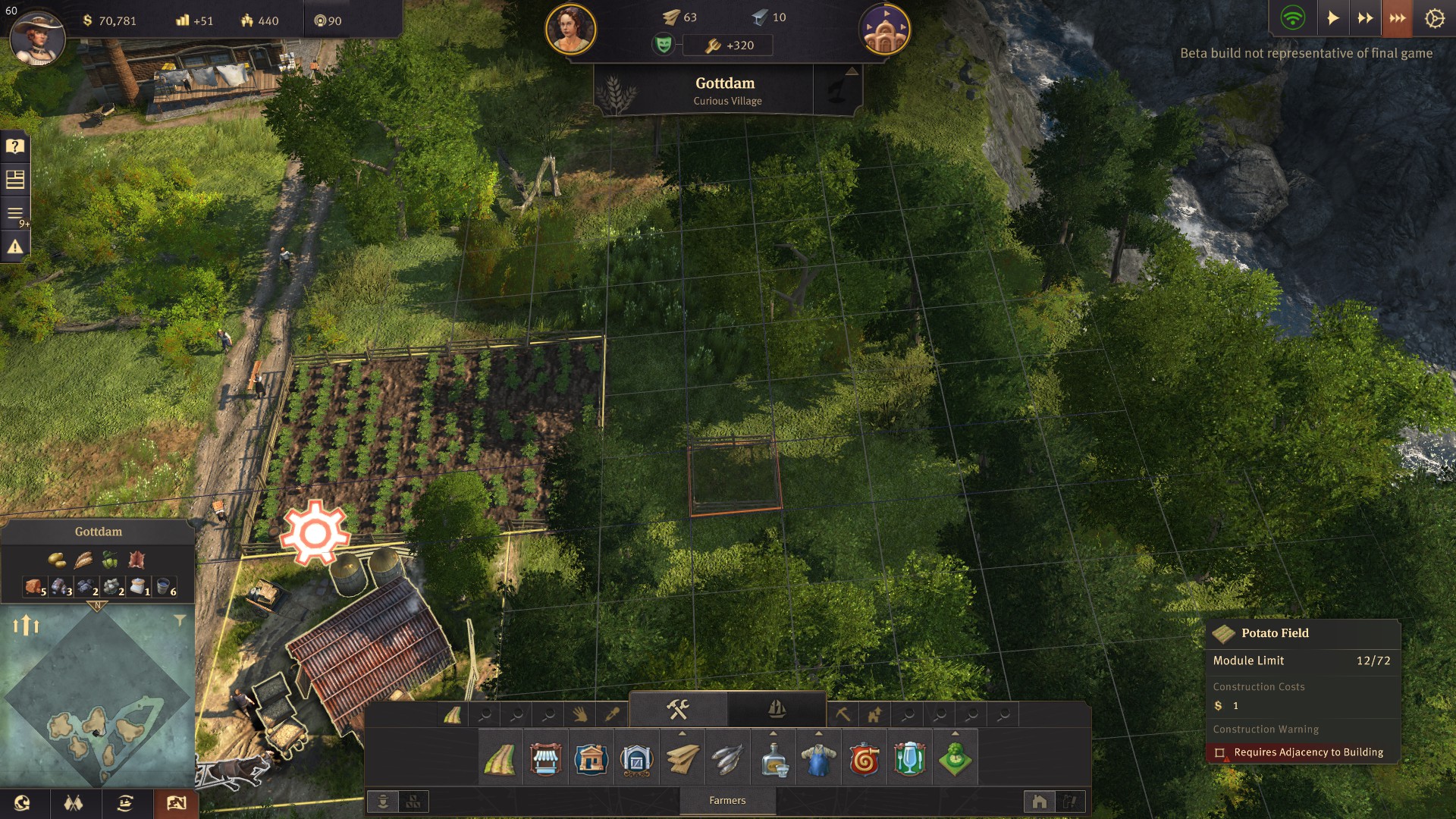Viewport: 1456px width, 819px height.
Task: Set game speed to normal play
Action: pyautogui.click(x=1332, y=18)
